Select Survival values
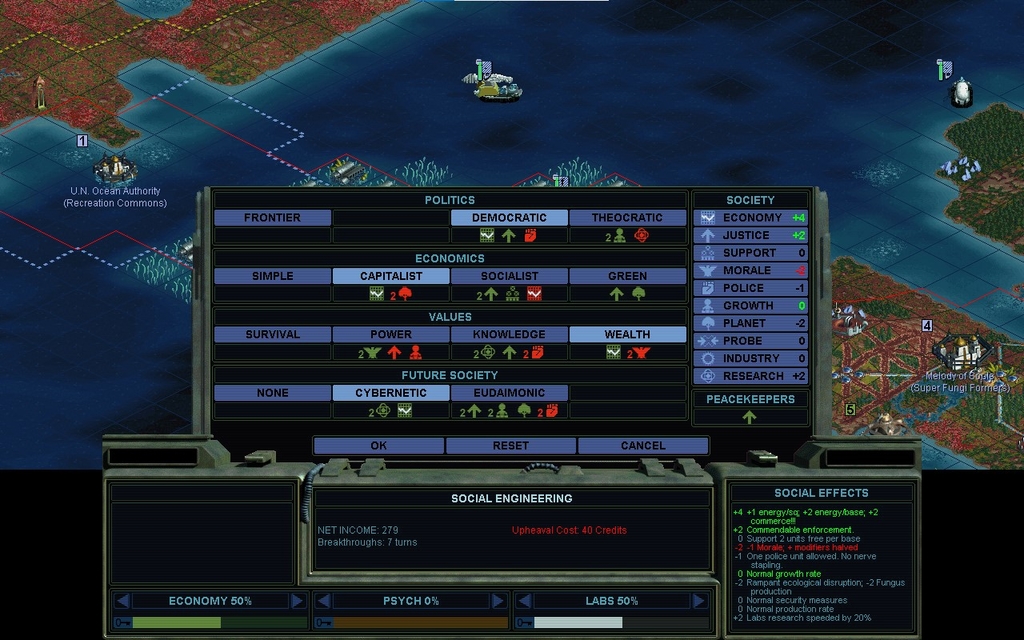1024x640 pixels. click(x=272, y=335)
